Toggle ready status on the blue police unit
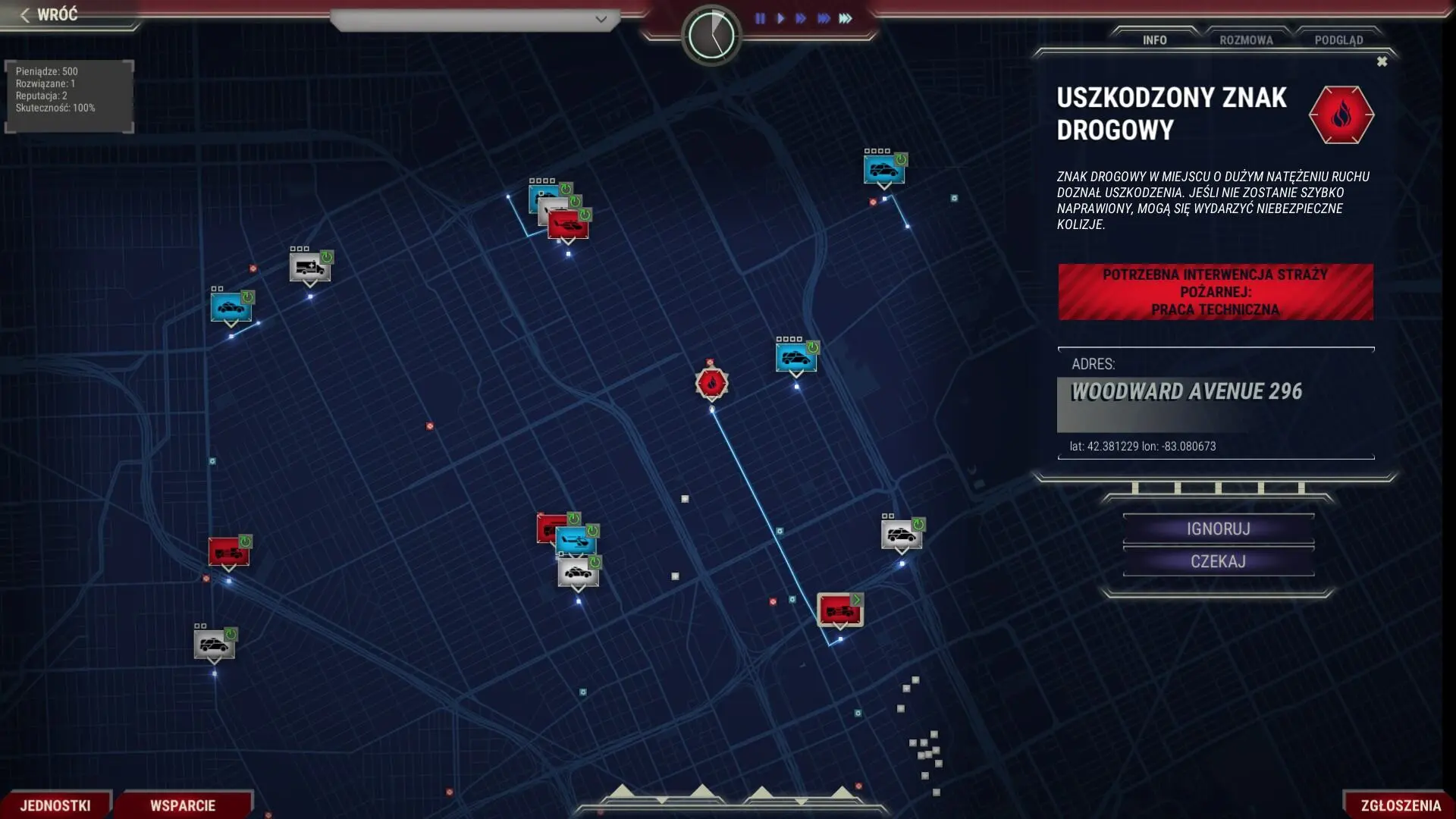 813,347
